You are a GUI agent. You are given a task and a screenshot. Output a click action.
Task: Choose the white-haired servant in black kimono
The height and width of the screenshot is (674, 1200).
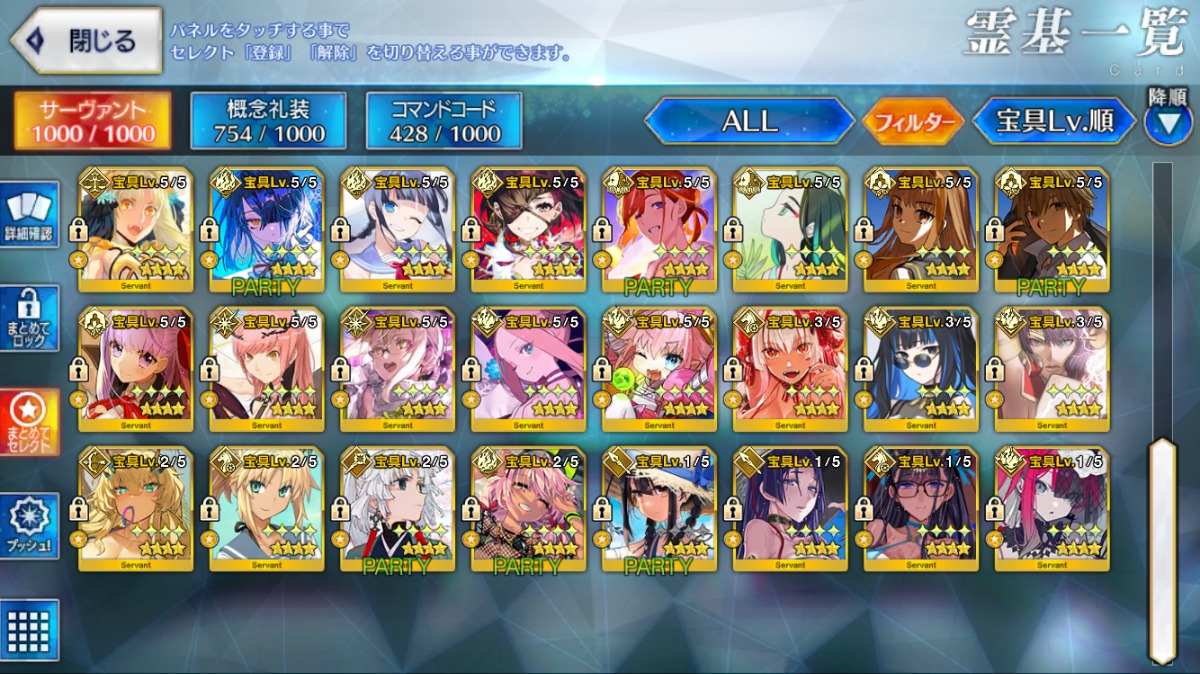pos(397,509)
